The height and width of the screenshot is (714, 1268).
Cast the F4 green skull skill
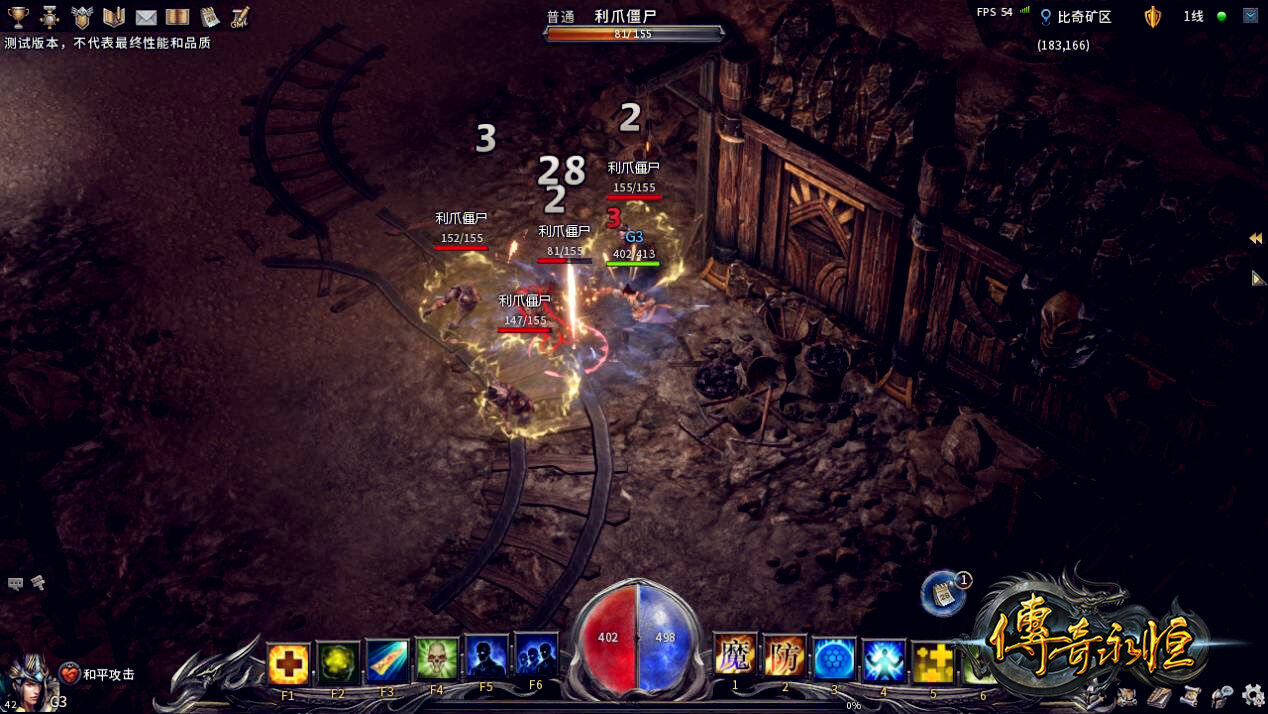[437, 660]
